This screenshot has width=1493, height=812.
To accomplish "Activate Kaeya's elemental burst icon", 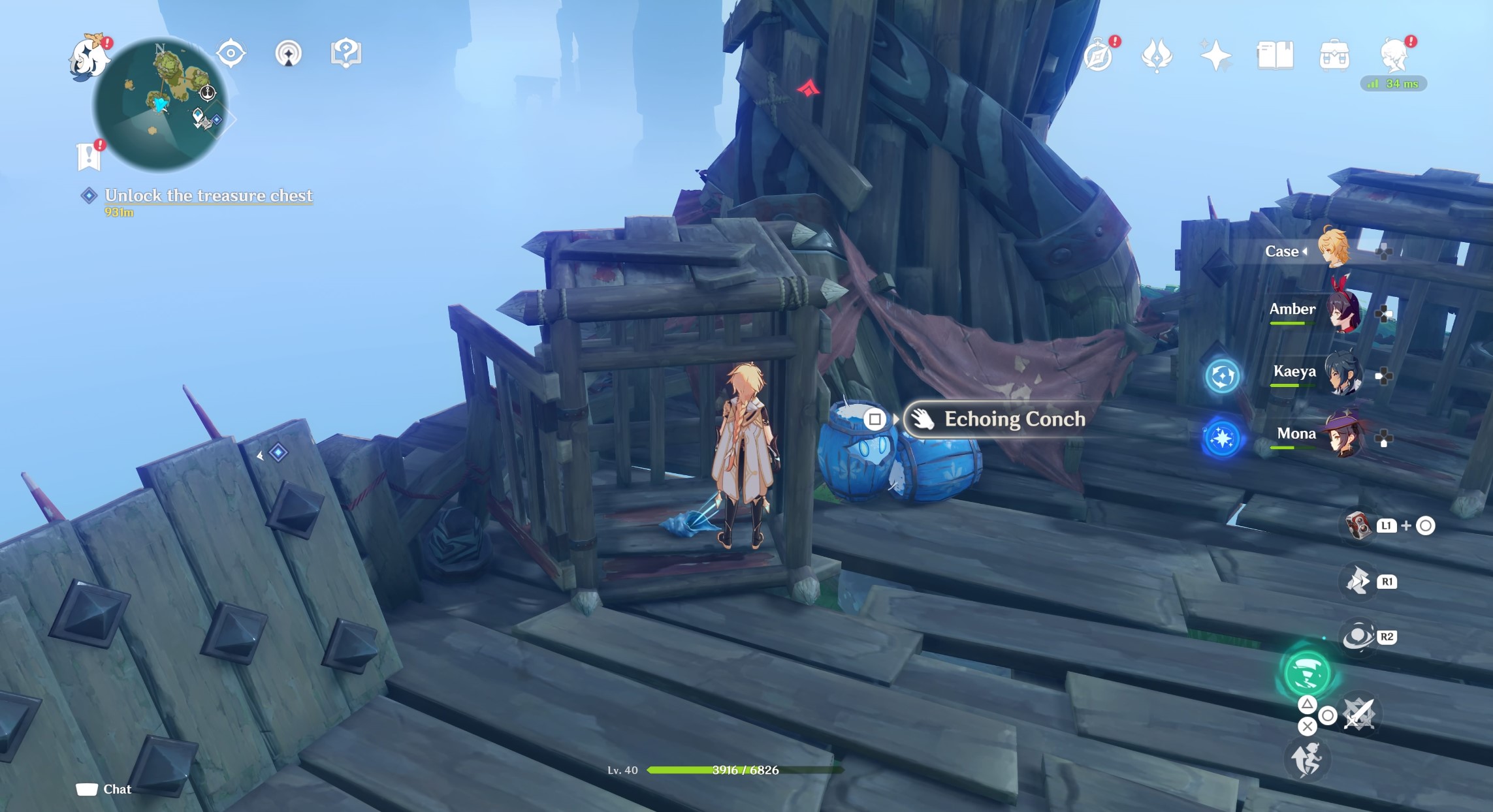I will point(1222,376).
